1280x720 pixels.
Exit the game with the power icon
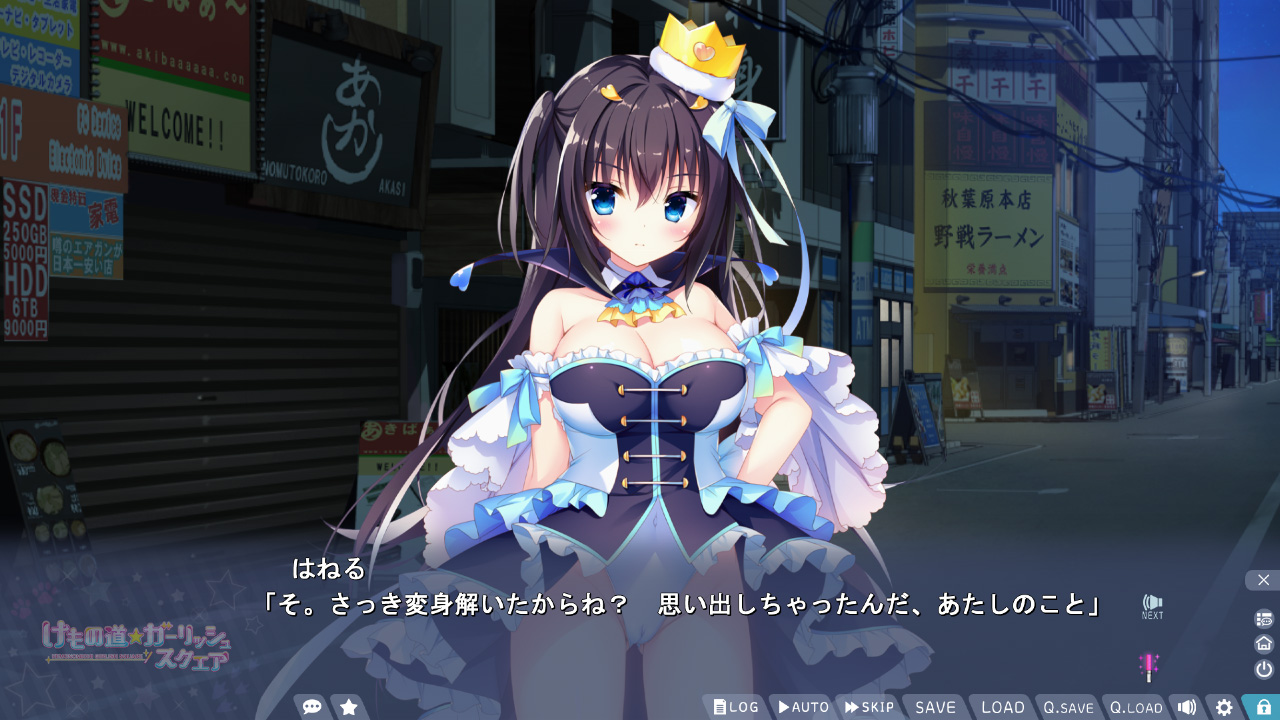coord(1264,669)
